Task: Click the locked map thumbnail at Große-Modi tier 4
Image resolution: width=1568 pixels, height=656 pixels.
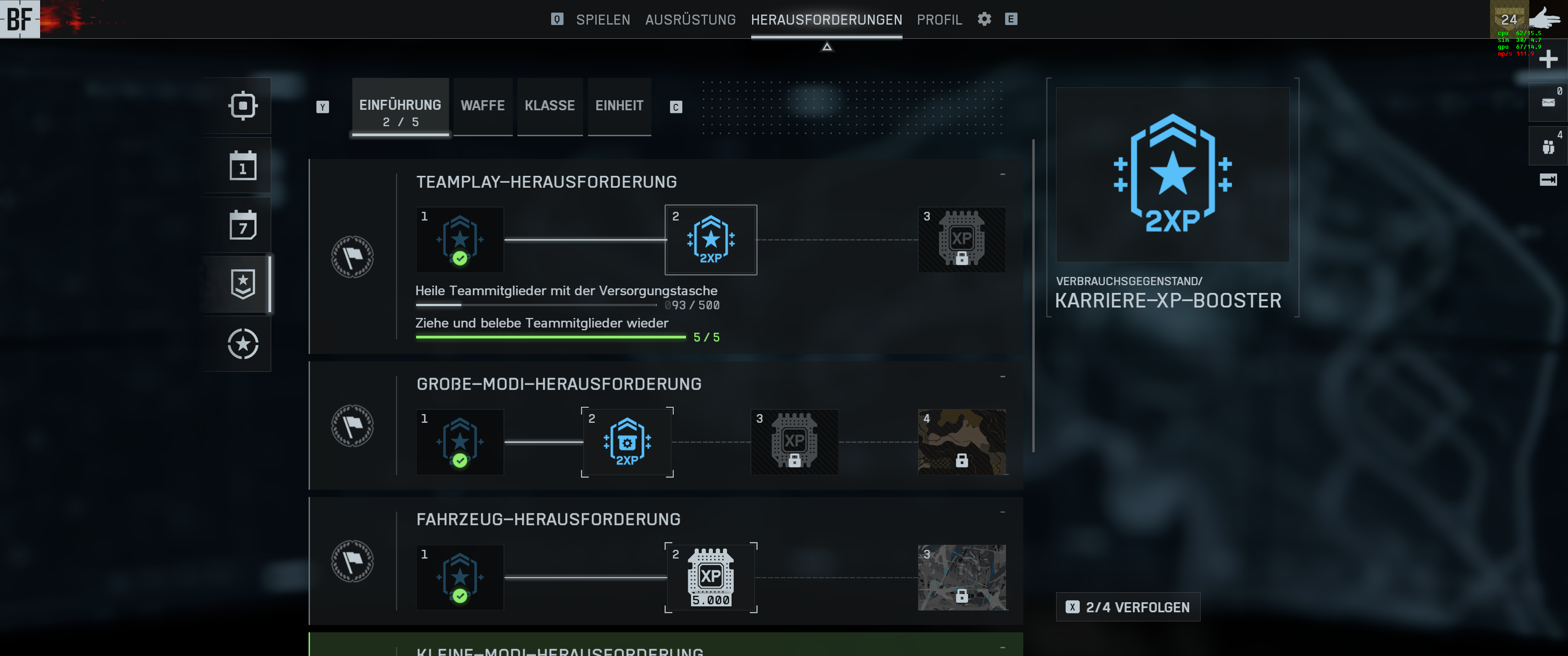Action: tap(962, 442)
